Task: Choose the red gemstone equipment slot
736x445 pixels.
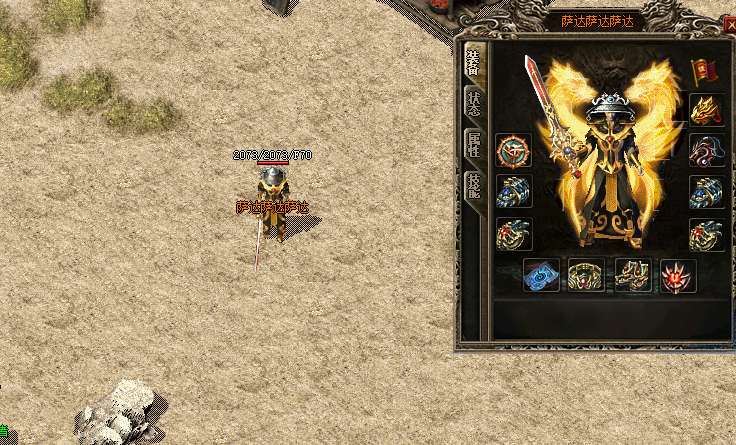Action: pos(678,275)
